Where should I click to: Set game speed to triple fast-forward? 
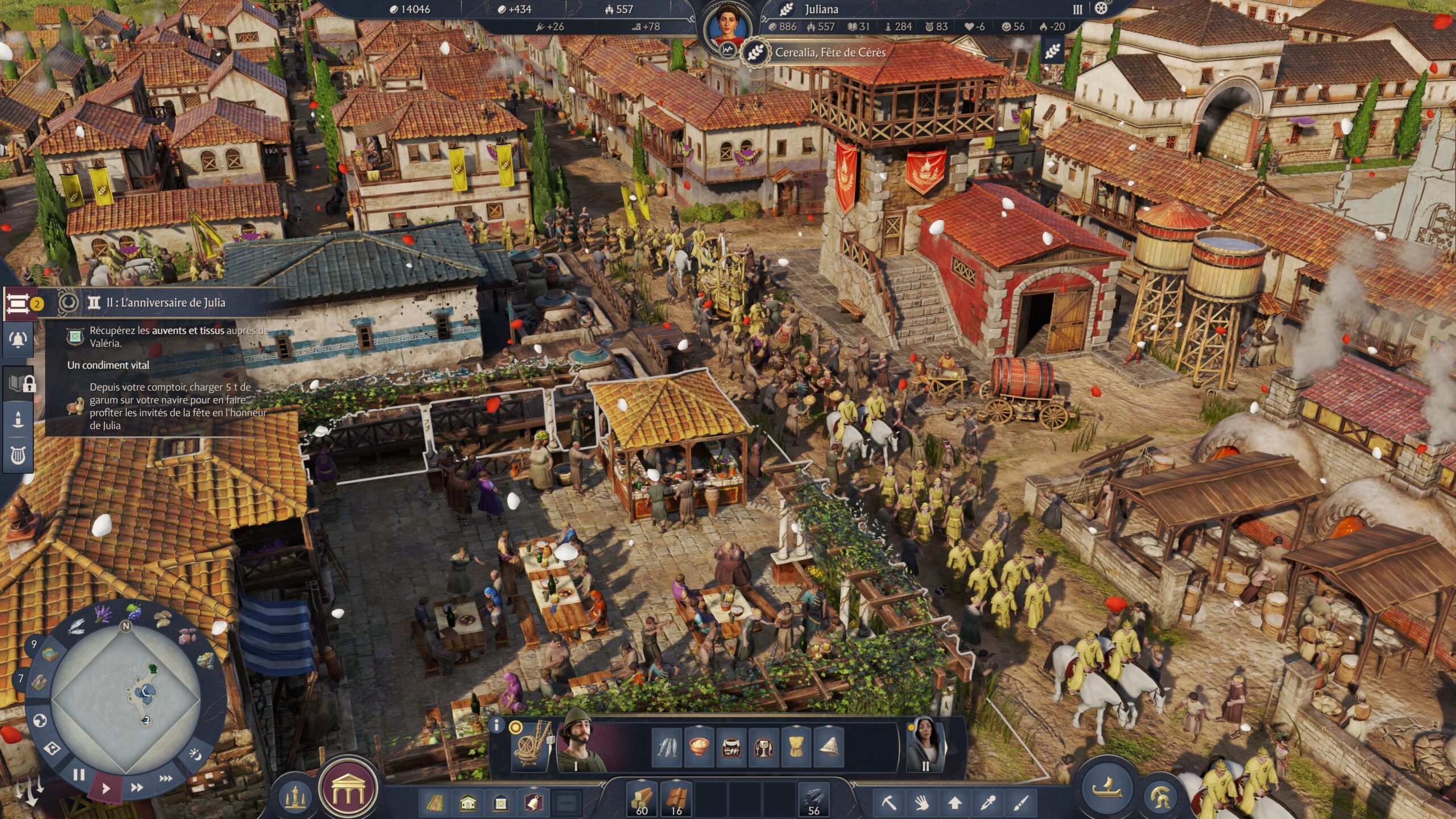click(166, 779)
